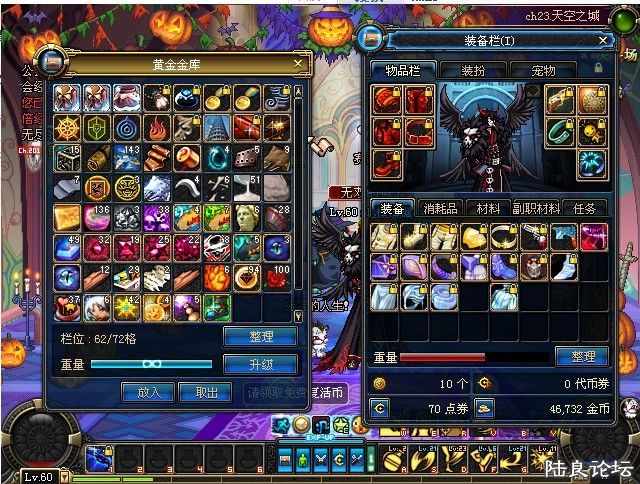Click the gold coin stack icon beside 46,732 金币

[484, 407]
